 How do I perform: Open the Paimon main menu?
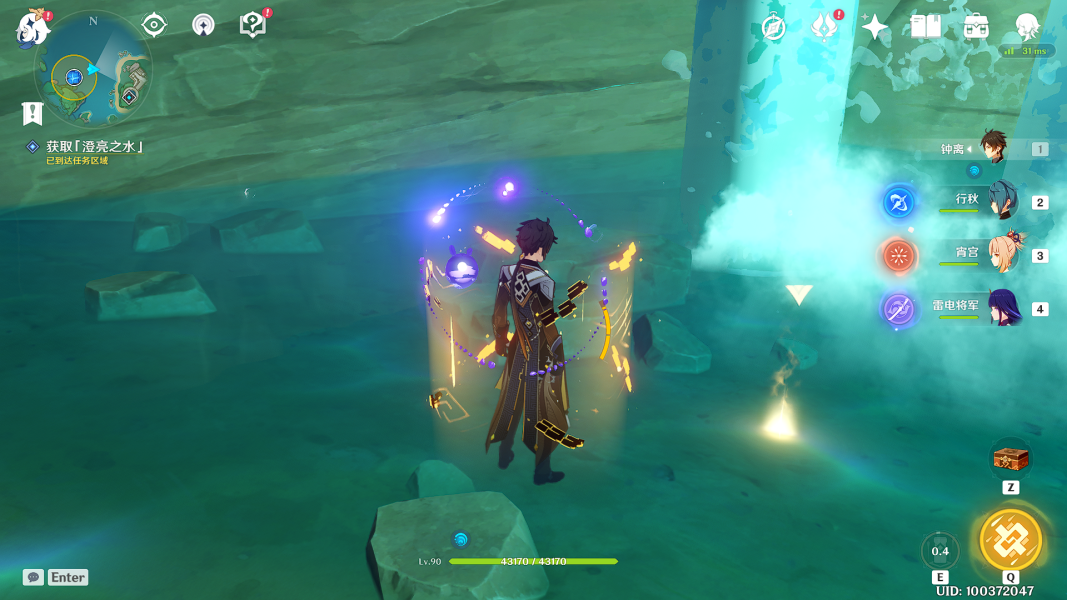click(33, 28)
